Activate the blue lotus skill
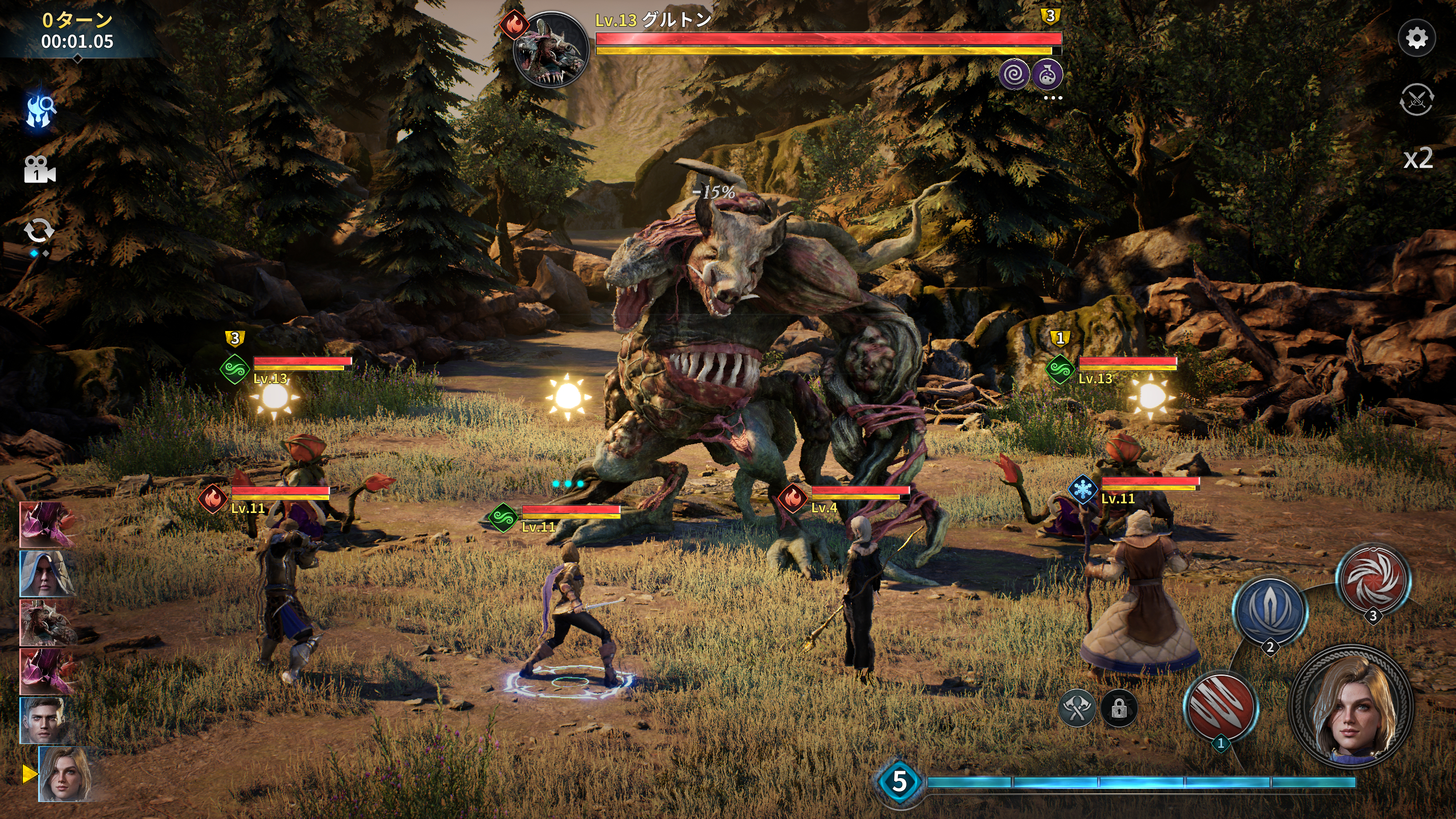Screen dimensions: 1456x819 (1270, 610)
